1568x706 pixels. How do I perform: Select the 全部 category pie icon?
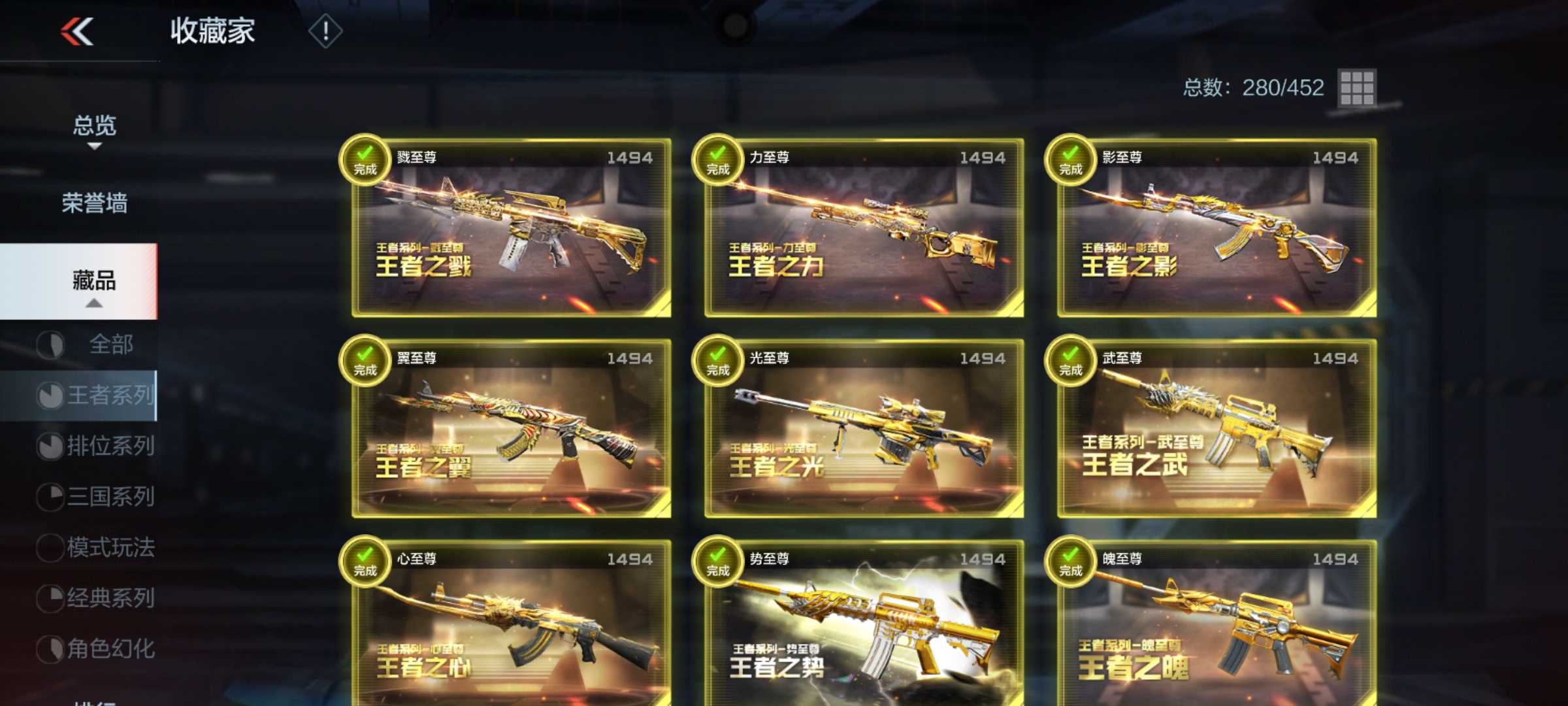click(51, 343)
